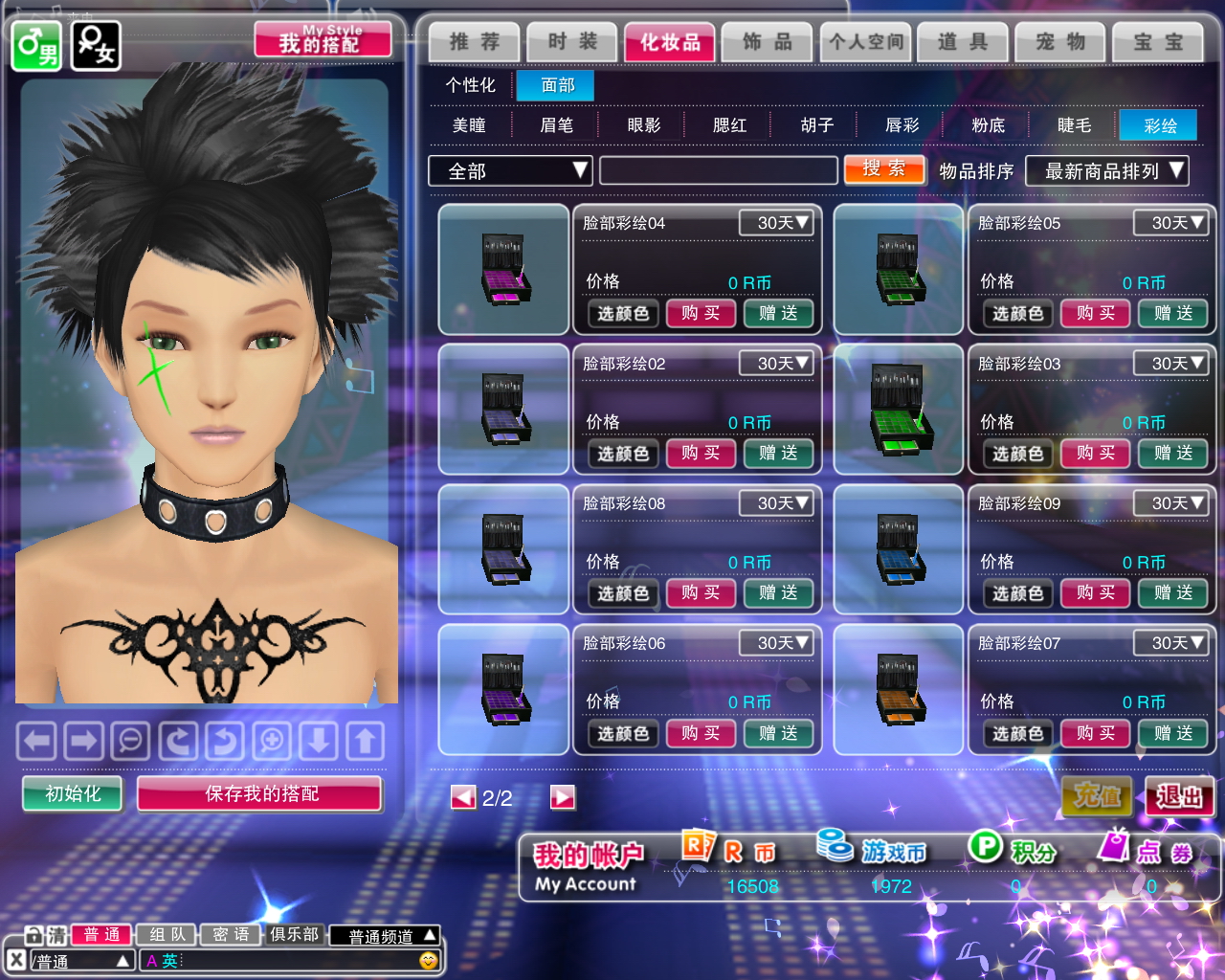The height and width of the screenshot is (980, 1225).
Task: Go to the previous shop page
Action: pyautogui.click(x=463, y=797)
